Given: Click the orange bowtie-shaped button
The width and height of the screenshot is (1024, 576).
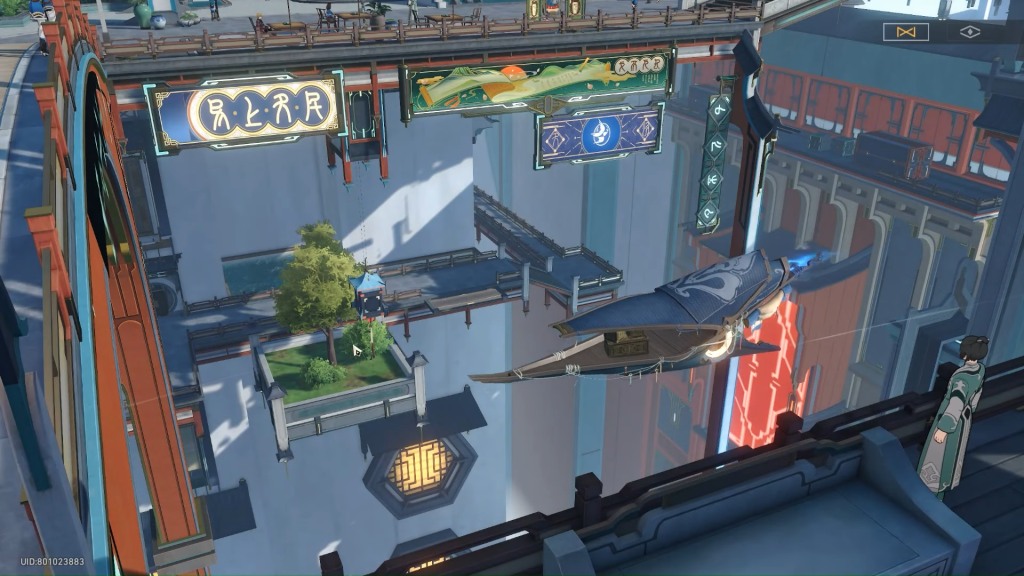Looking at the screenshot, I should pyautogui.click(x=906, y=32).
